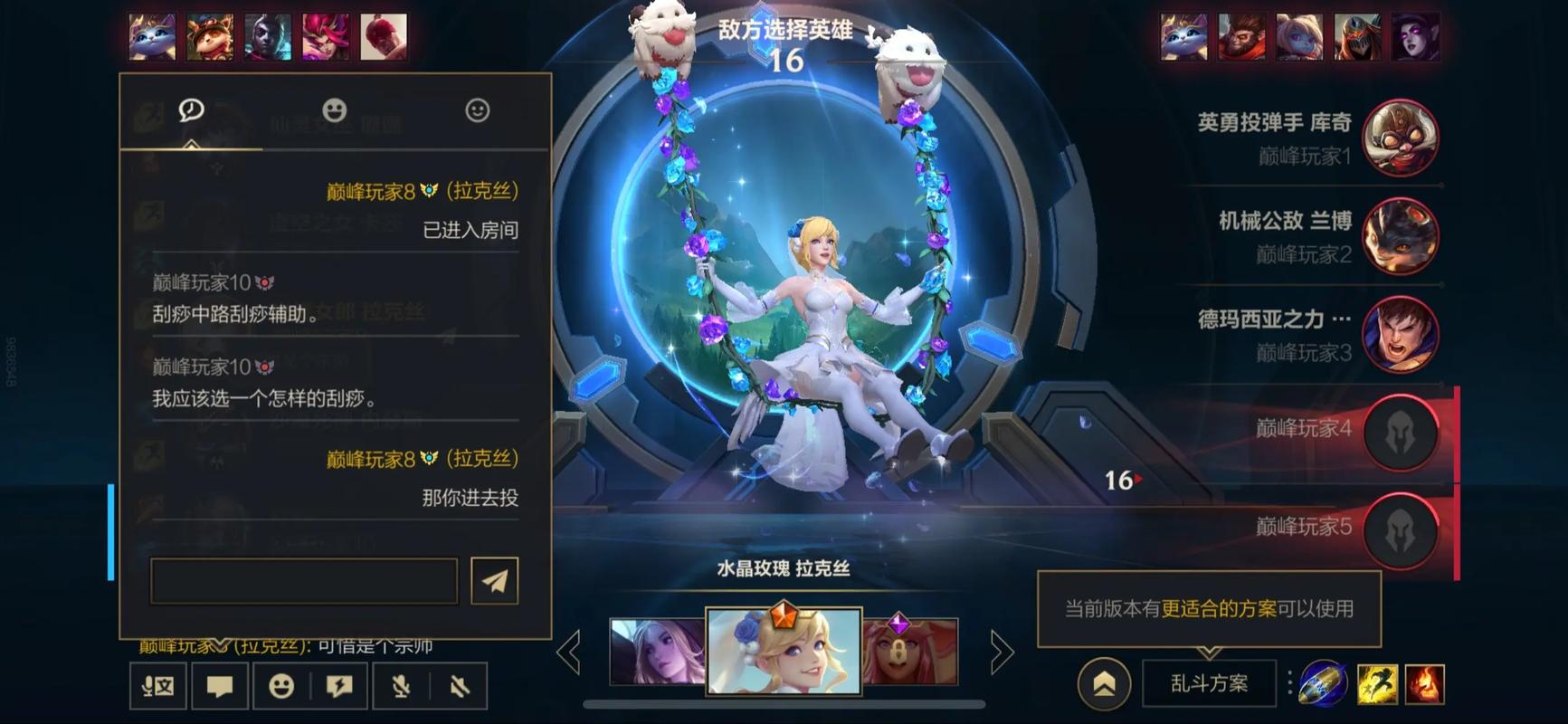Image resolution: width=1568 pixels, height=724 pixels.
Task: Open the quick-chat lightning bubble button
Action: point(340,686)
